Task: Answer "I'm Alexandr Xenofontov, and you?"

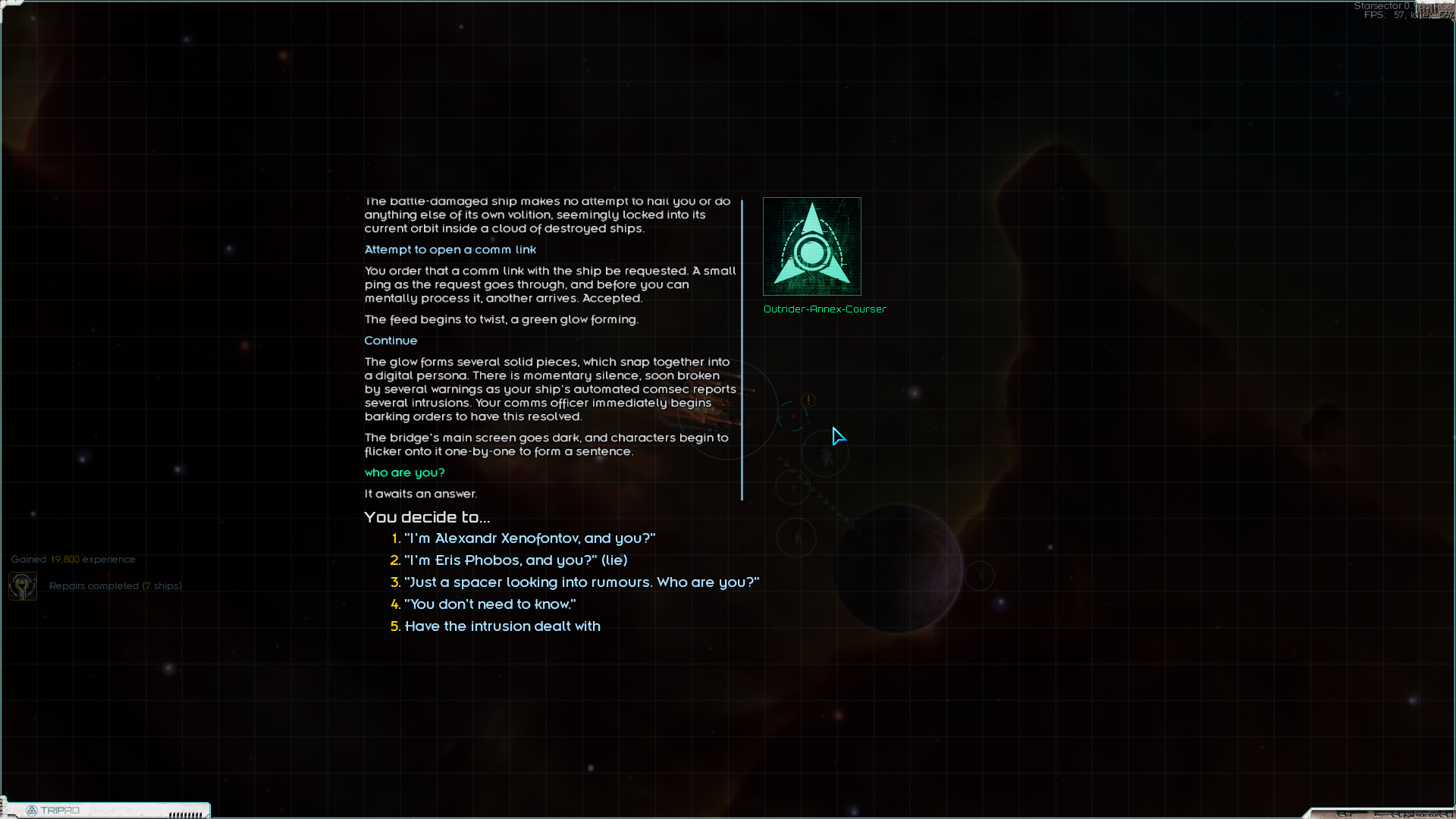Action: pyautogui.click(x=529, y=538)
